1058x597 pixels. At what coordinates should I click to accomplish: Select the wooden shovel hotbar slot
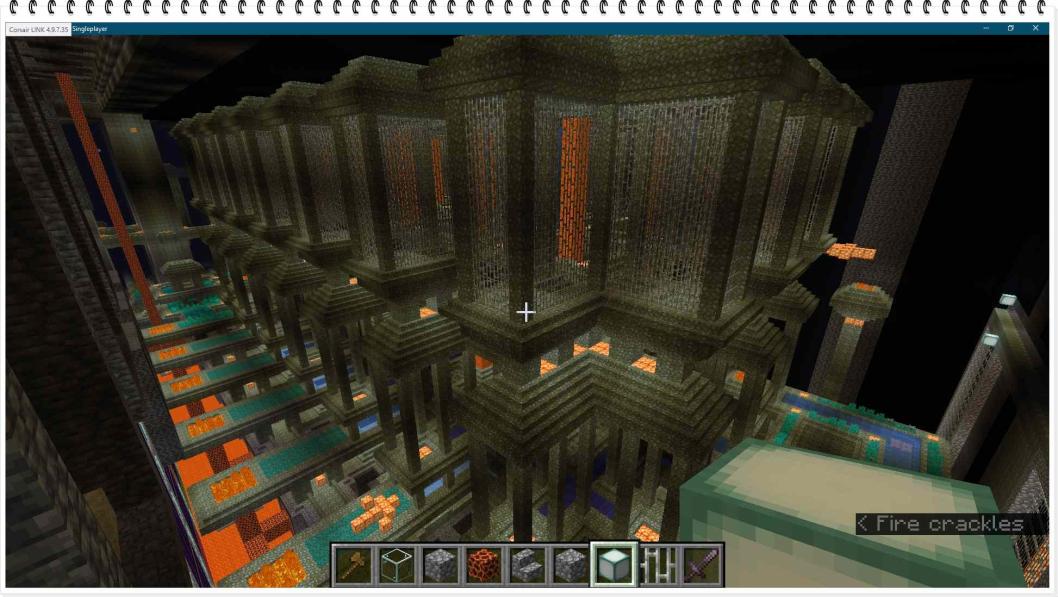tap(353, 565)
